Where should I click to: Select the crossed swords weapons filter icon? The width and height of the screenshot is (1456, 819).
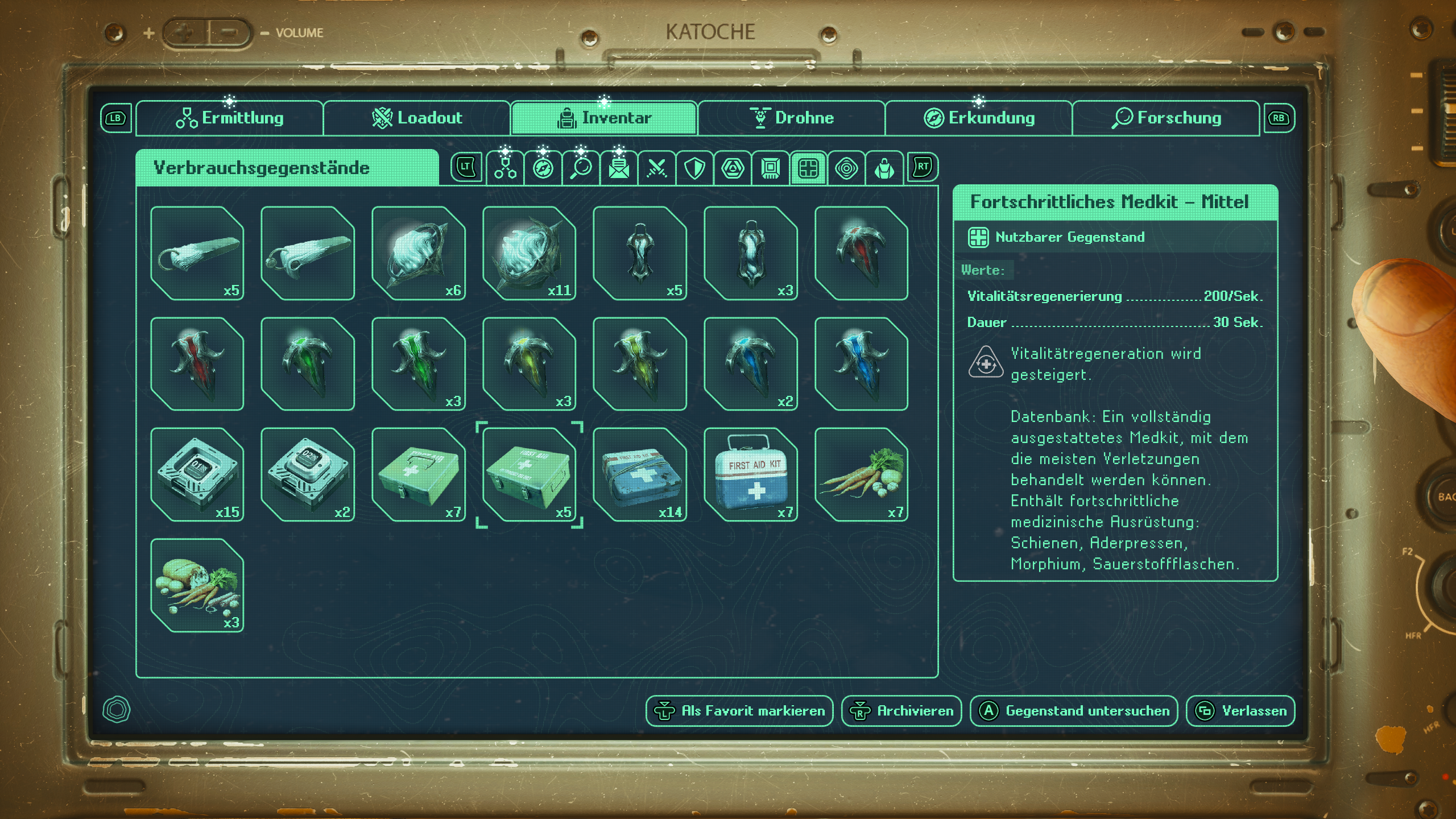[x=656, y=167]
